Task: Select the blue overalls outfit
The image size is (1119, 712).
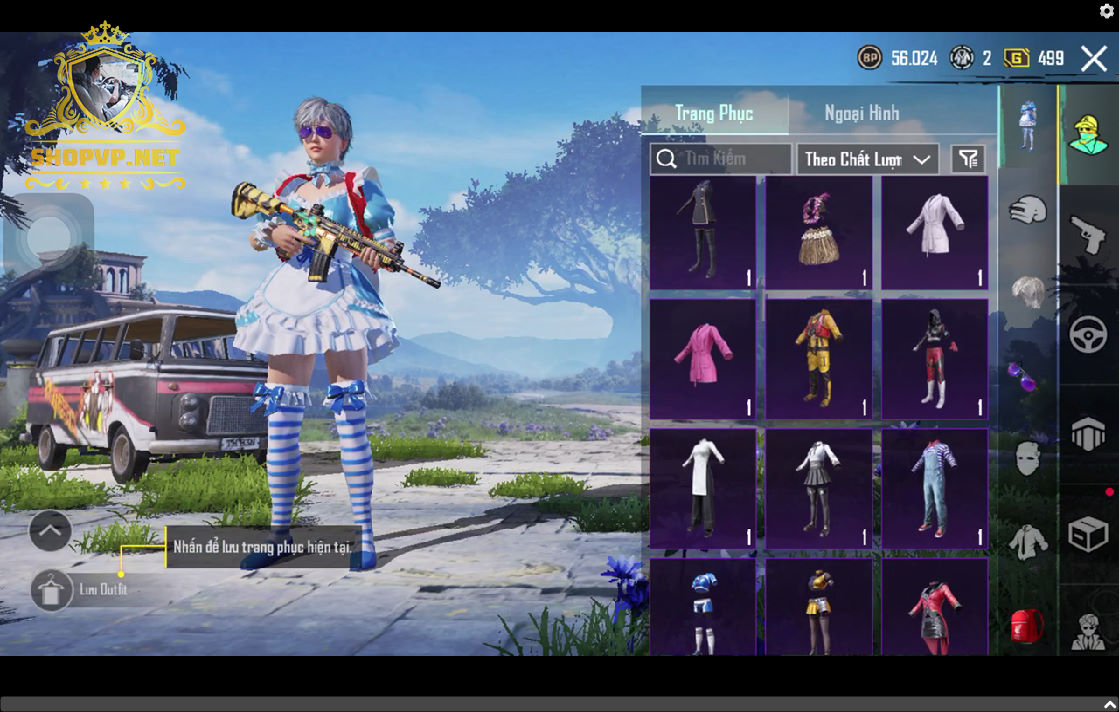Action: point(934,488)
